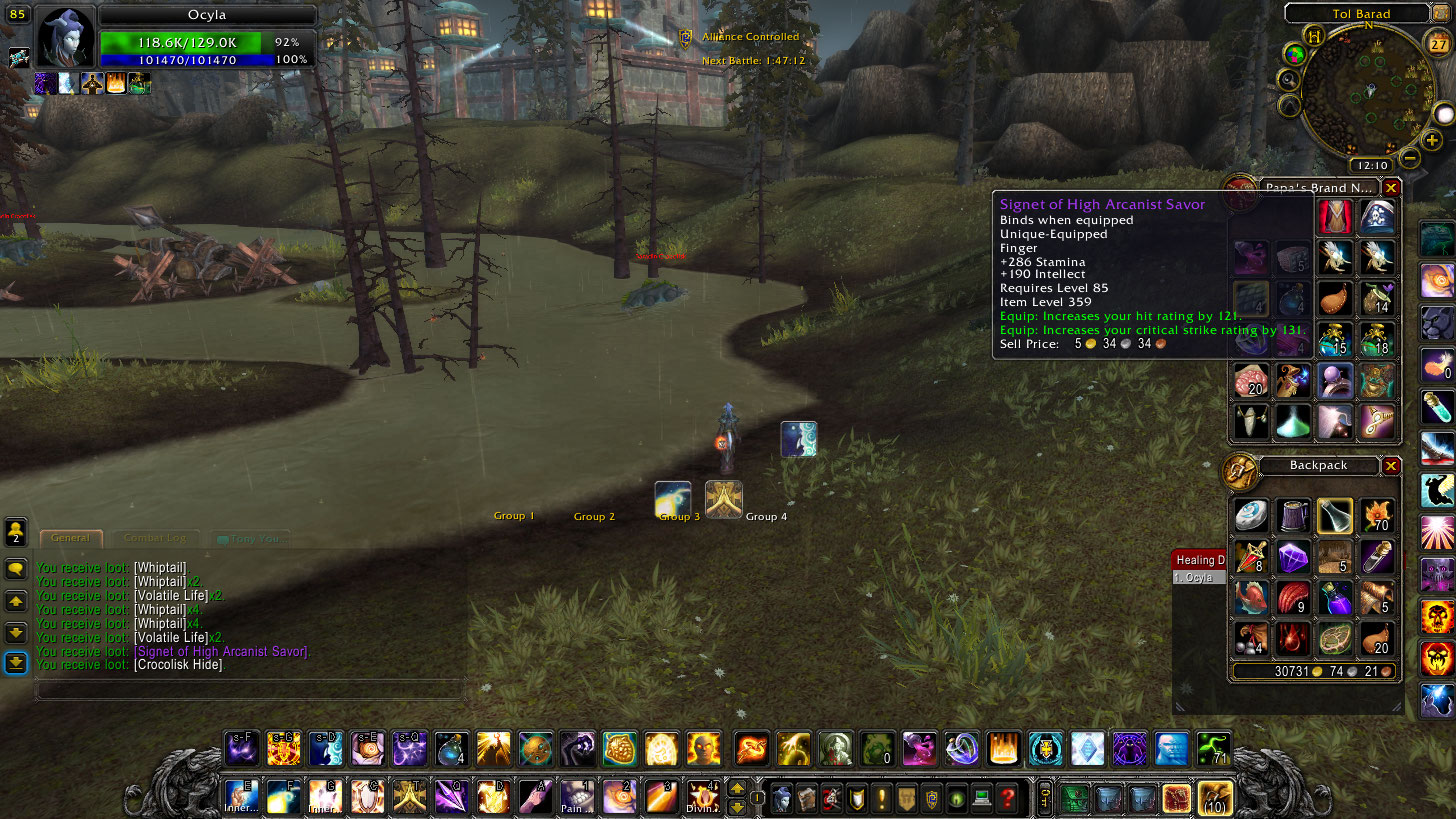
Task: Zoom out on the minimap
Action: pos(1410,157)
